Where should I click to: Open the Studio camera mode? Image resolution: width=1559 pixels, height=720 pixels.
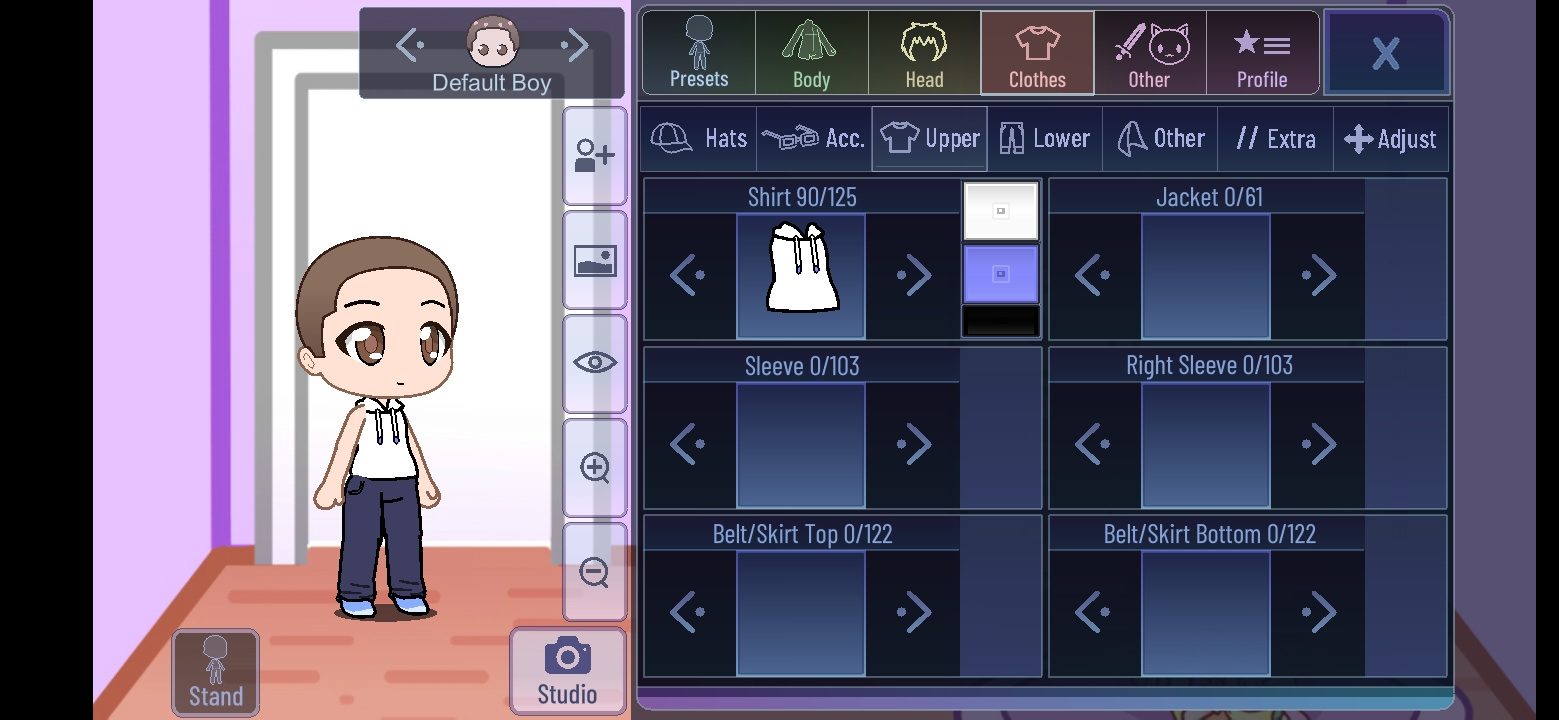point(567,670)
